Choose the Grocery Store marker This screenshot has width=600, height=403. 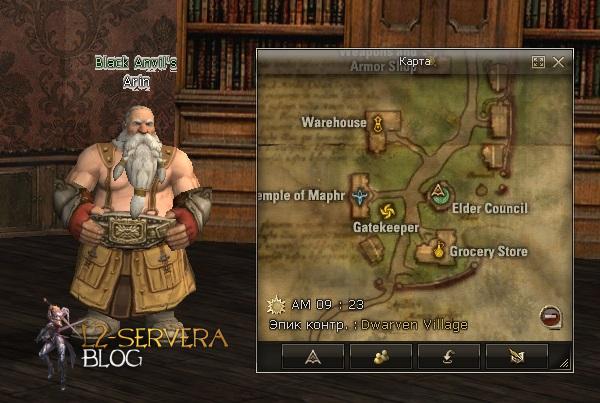[438, 251]
